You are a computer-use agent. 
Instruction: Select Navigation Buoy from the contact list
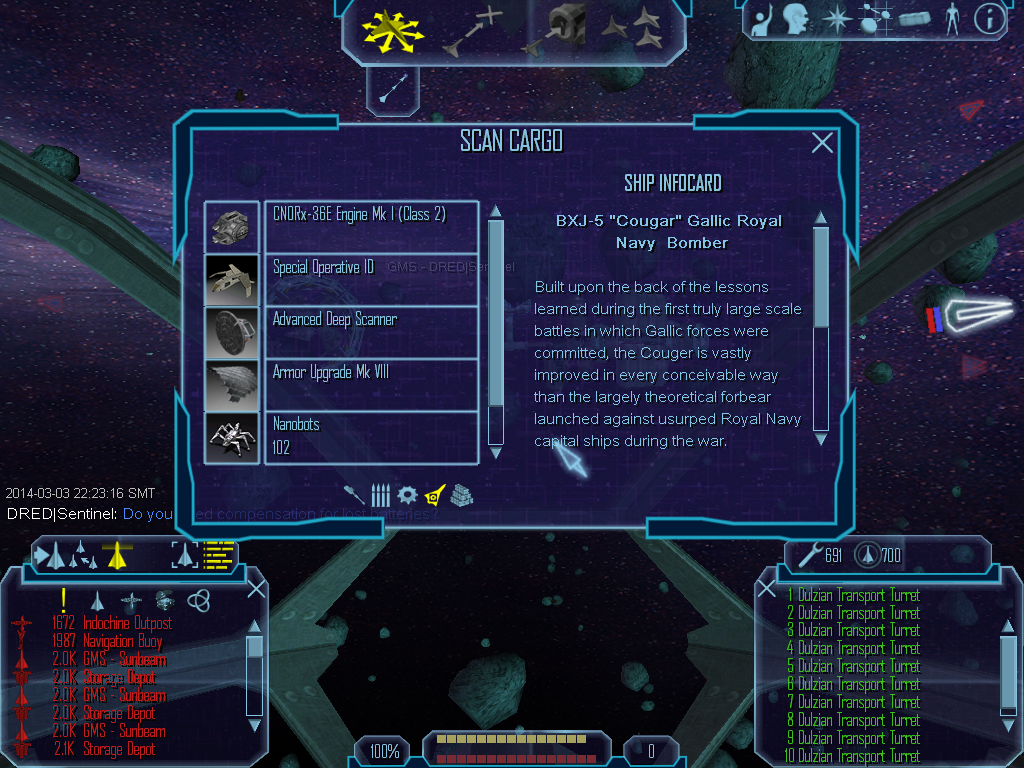click(x=121, y=641)
